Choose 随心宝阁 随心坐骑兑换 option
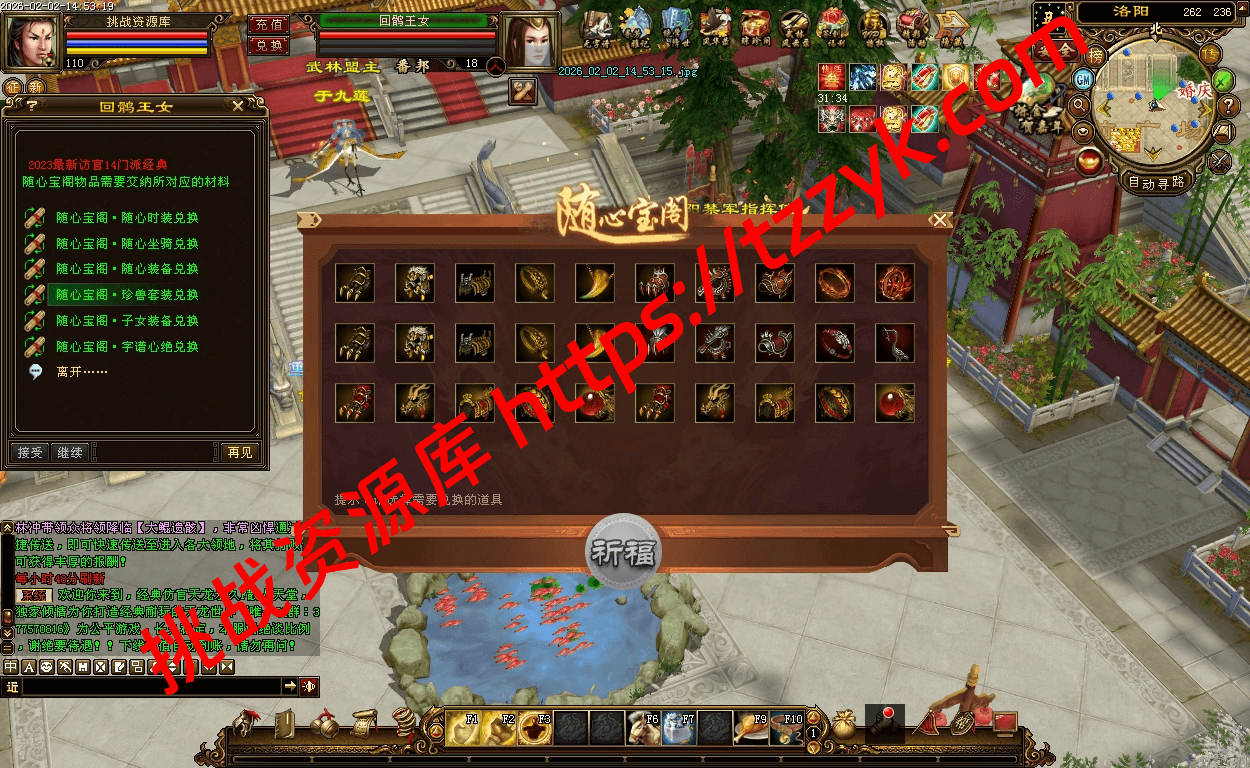Viewport: 1250px width, 768px height. click(x=127, y=244)
